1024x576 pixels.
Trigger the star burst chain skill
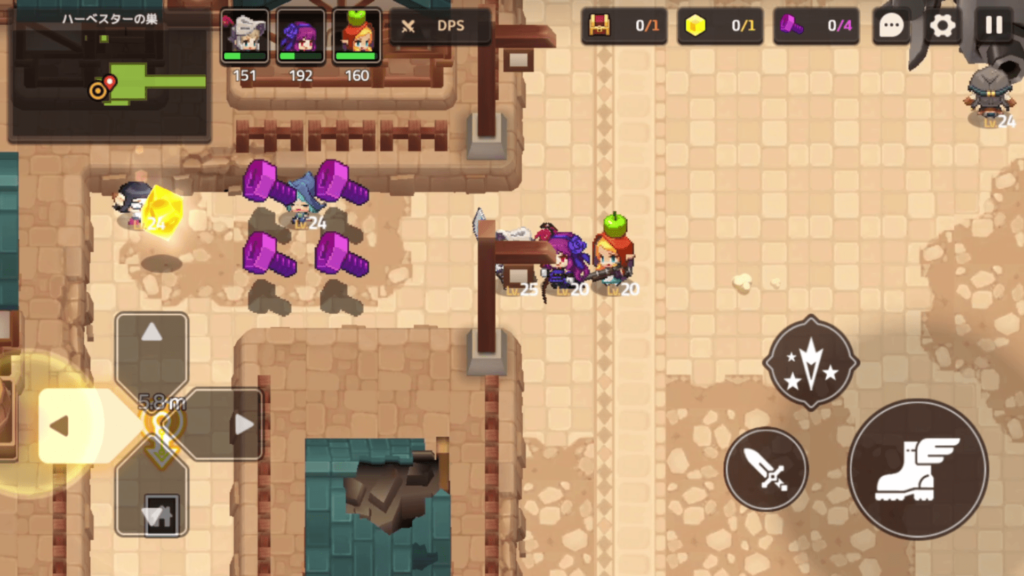810,362
